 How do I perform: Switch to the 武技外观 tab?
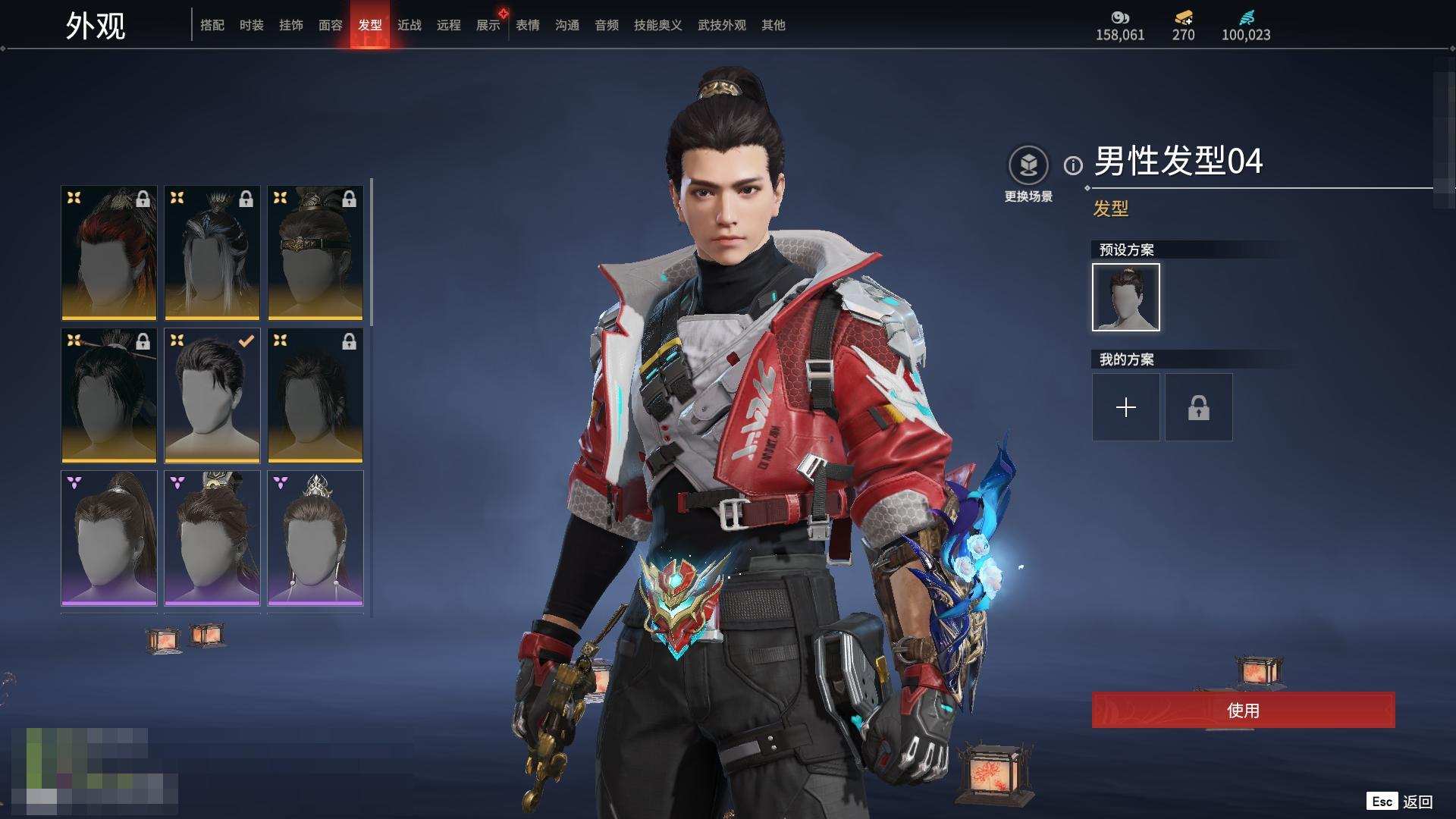point(721,25)
